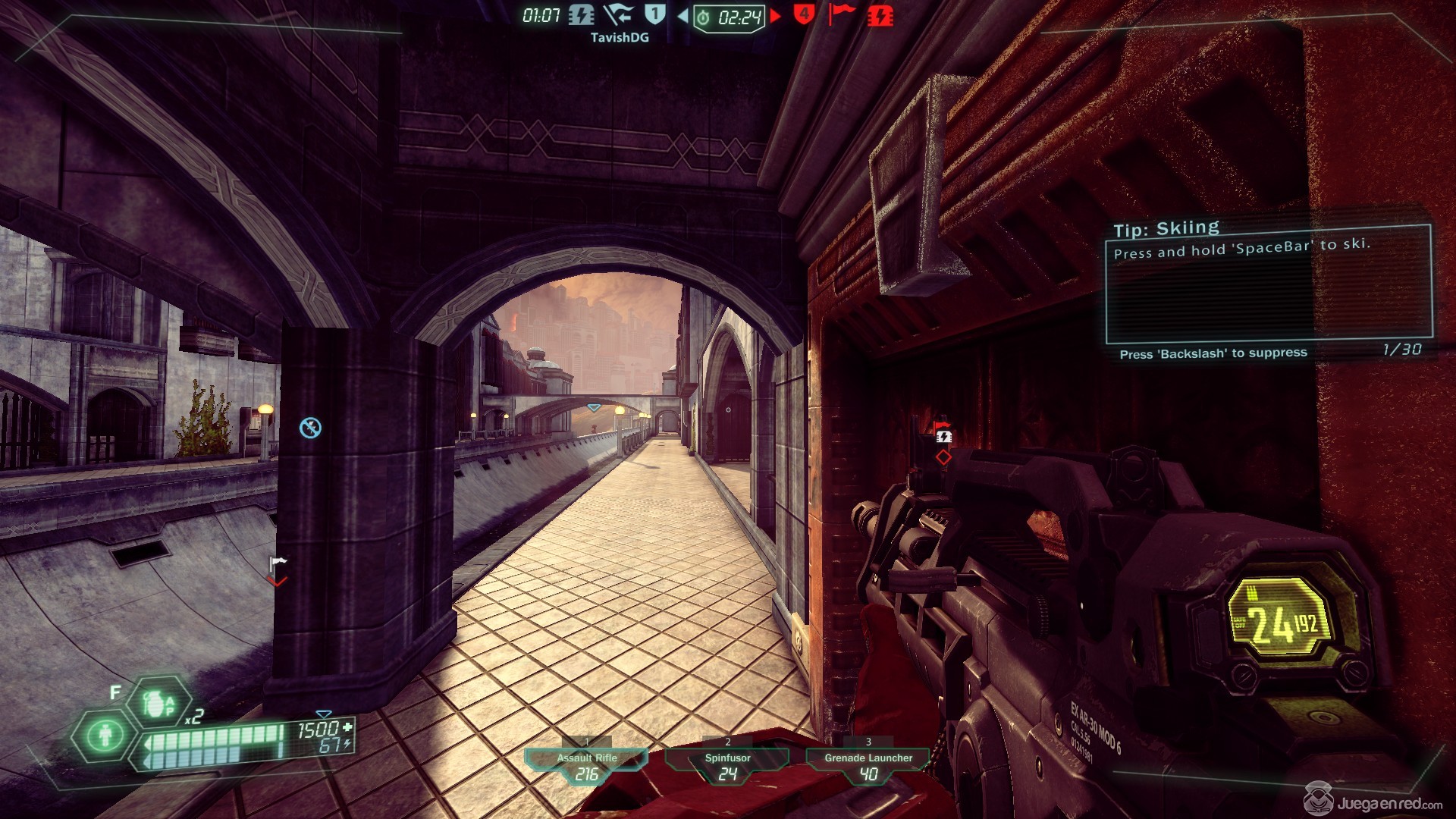
Task: Click the blue team flag status icon
Action: [x=619, y=14]
